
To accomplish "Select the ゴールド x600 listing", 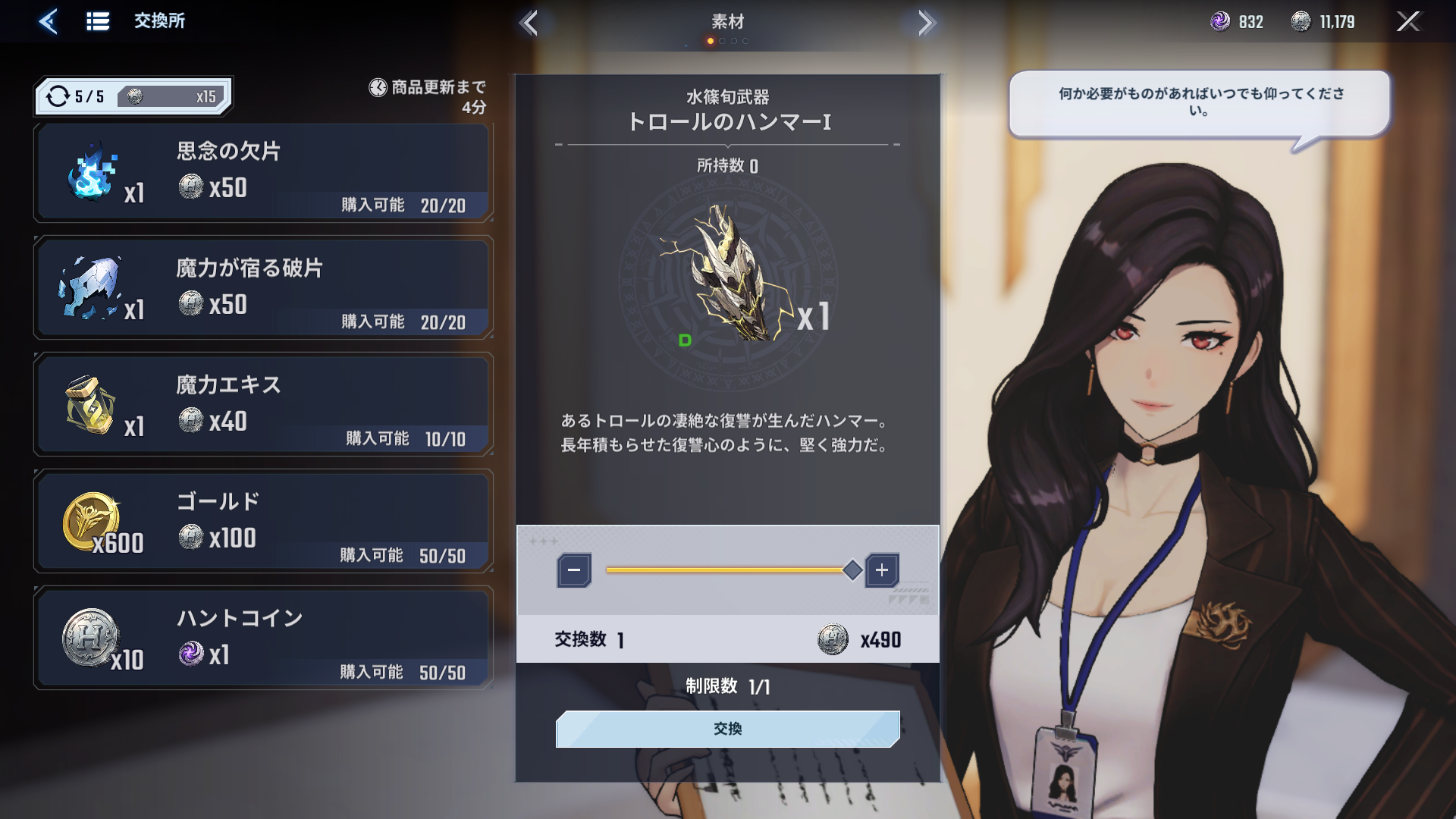I will 262,522.
